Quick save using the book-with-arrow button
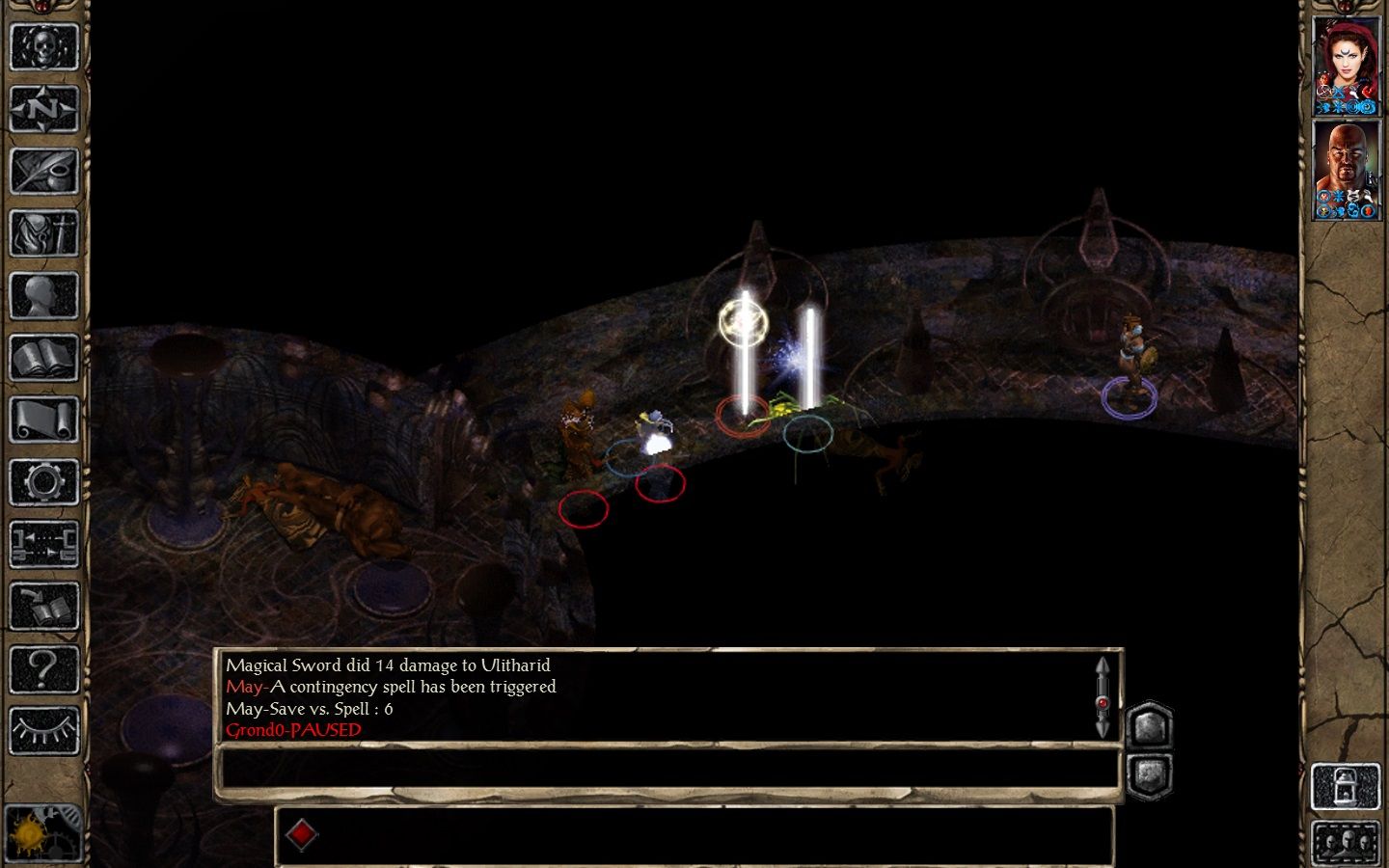 pyautogui.click(x=43, y=608)
